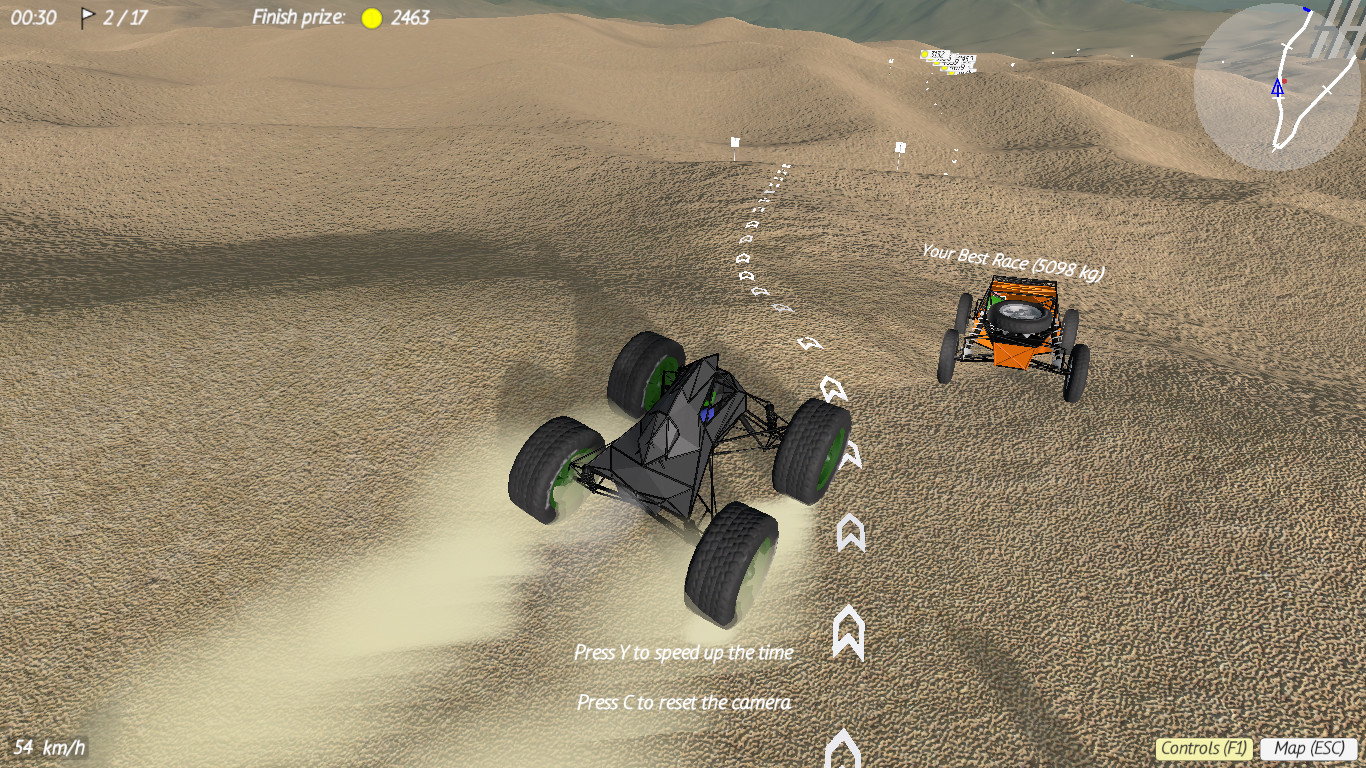Click the Press C to reset the camera hint
1366x768 pixels.
(x=684, y=702)
